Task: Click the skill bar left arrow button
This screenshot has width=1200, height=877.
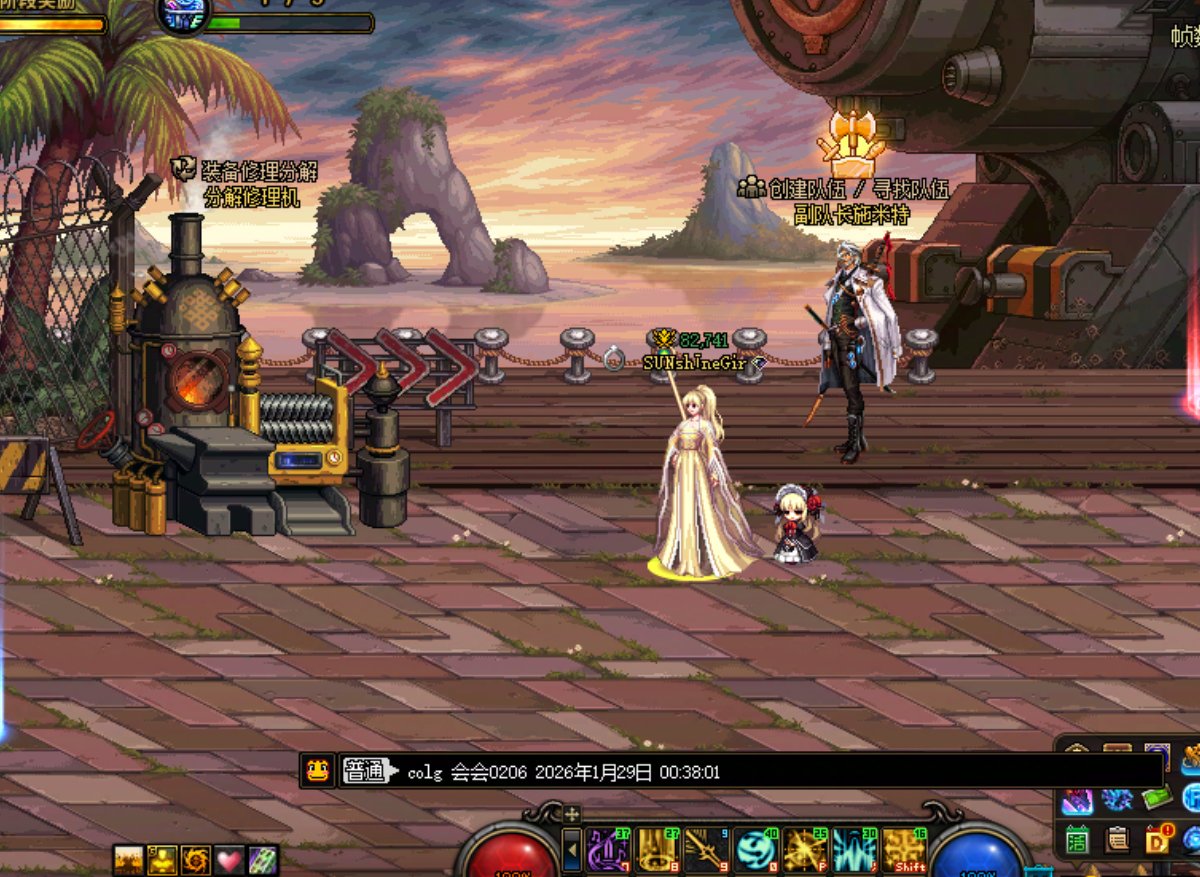Action: pyautogui.click(x=572, y=850)
